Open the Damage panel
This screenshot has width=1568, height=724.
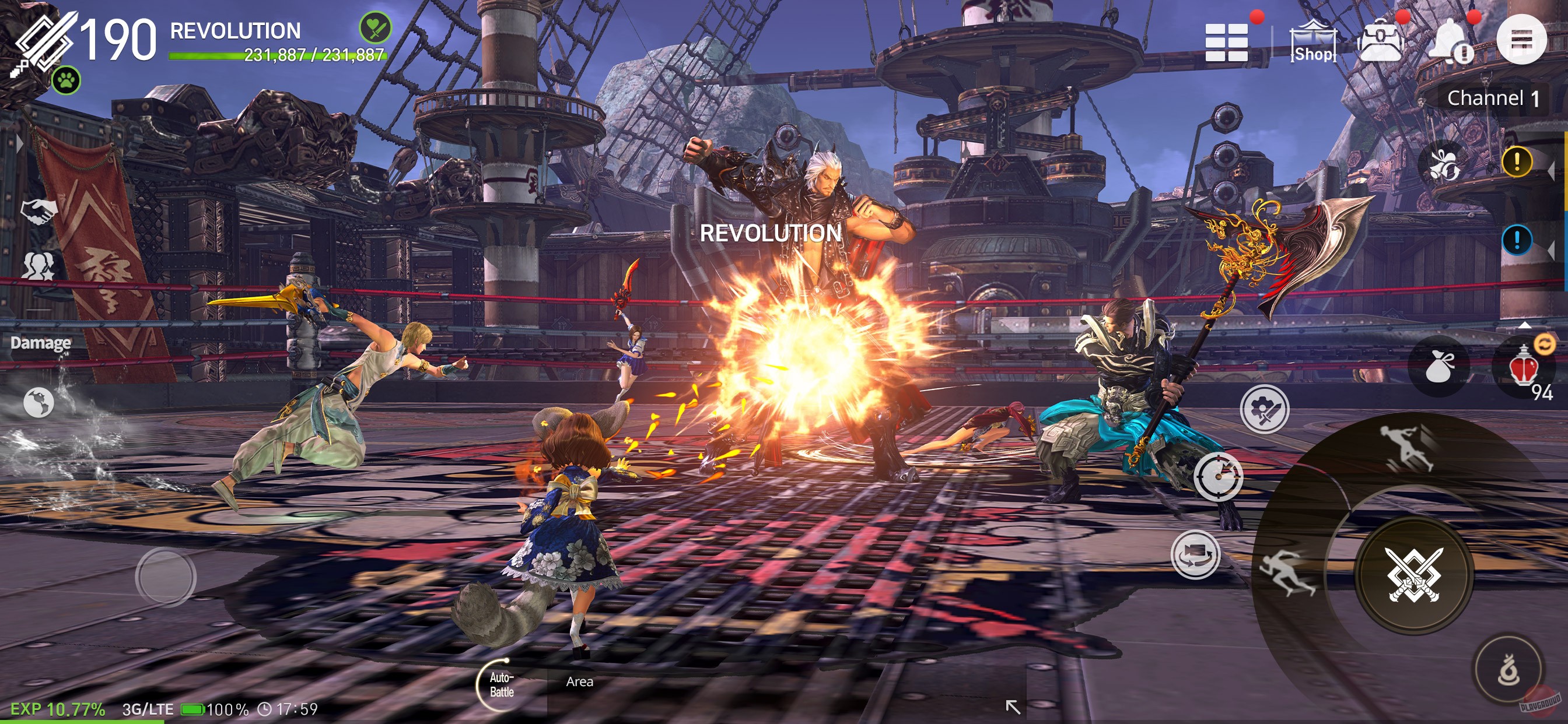point(40,343)
